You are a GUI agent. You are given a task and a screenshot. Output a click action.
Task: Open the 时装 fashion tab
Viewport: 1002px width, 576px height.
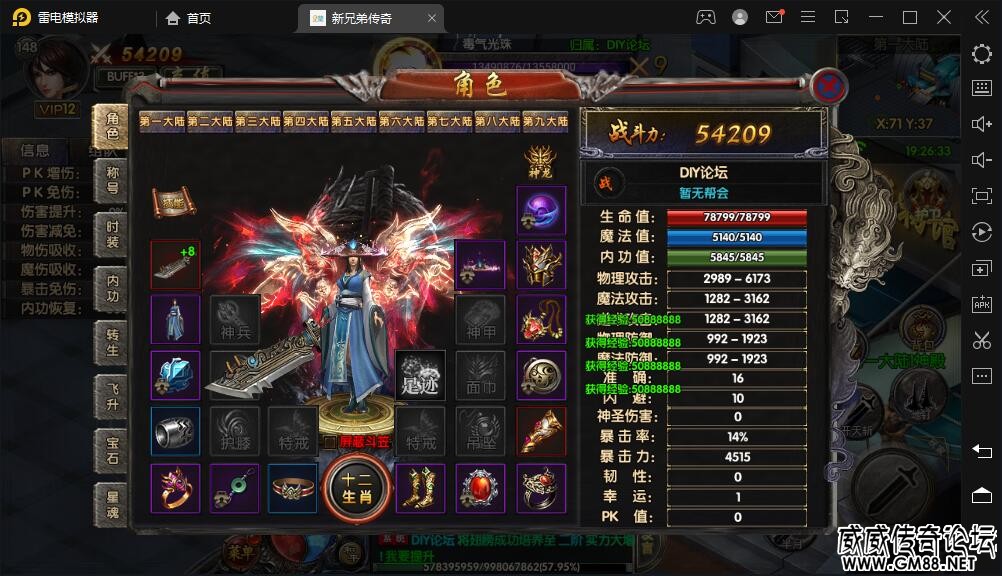pyautogui.click(x=112, y=233)
